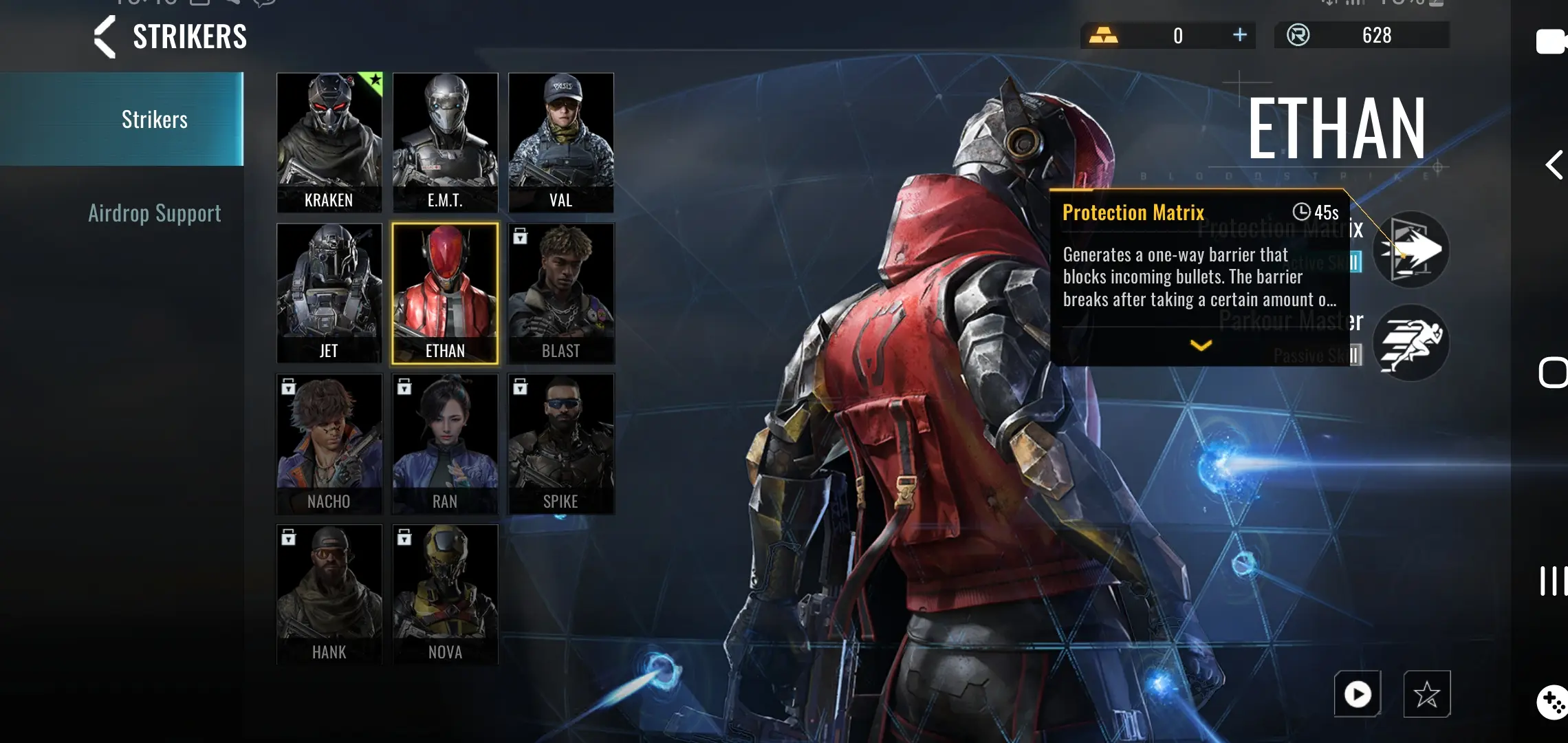This screenshot has height=743, width=1568.
Task: Select the E.M.T. striker portrait
Action: pos(445,142)
